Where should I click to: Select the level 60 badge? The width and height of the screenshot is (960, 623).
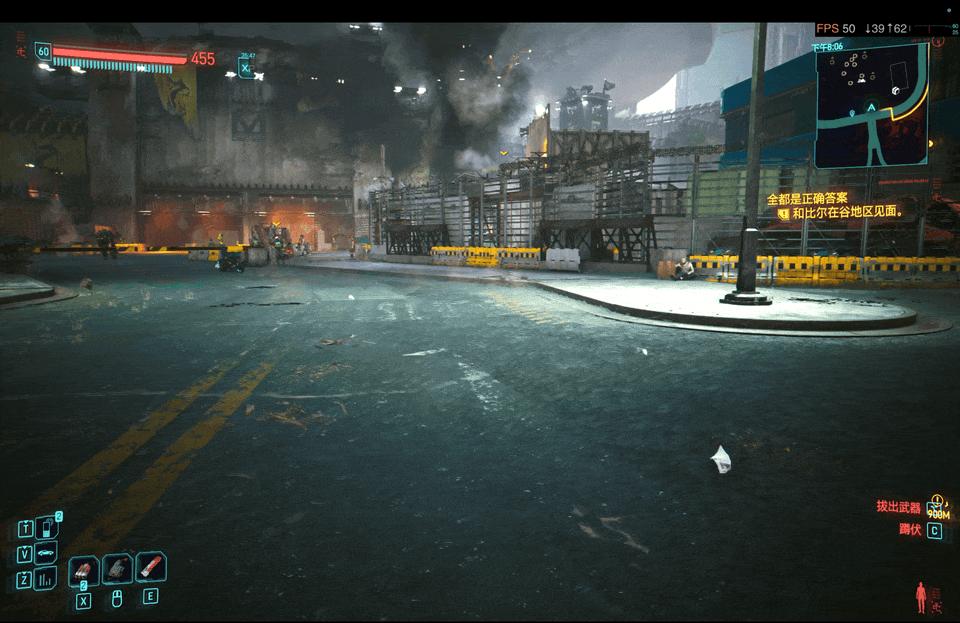tap(42, 50)
